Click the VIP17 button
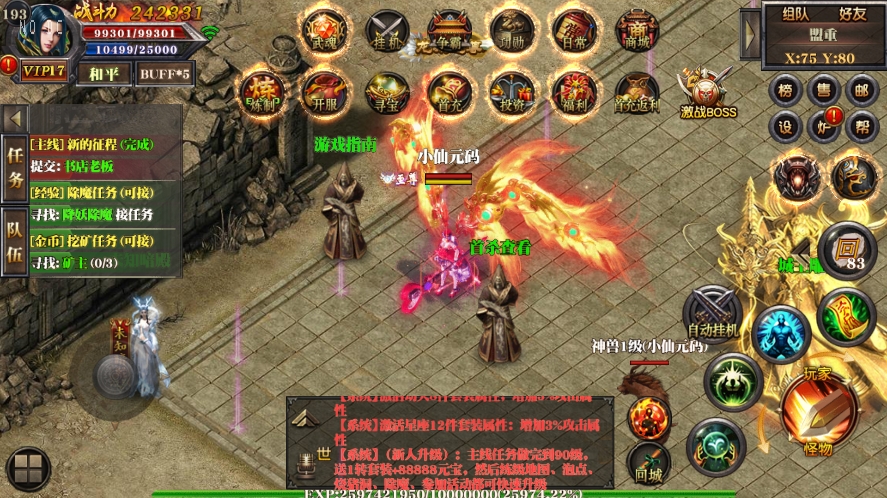 tap(44, 71)
